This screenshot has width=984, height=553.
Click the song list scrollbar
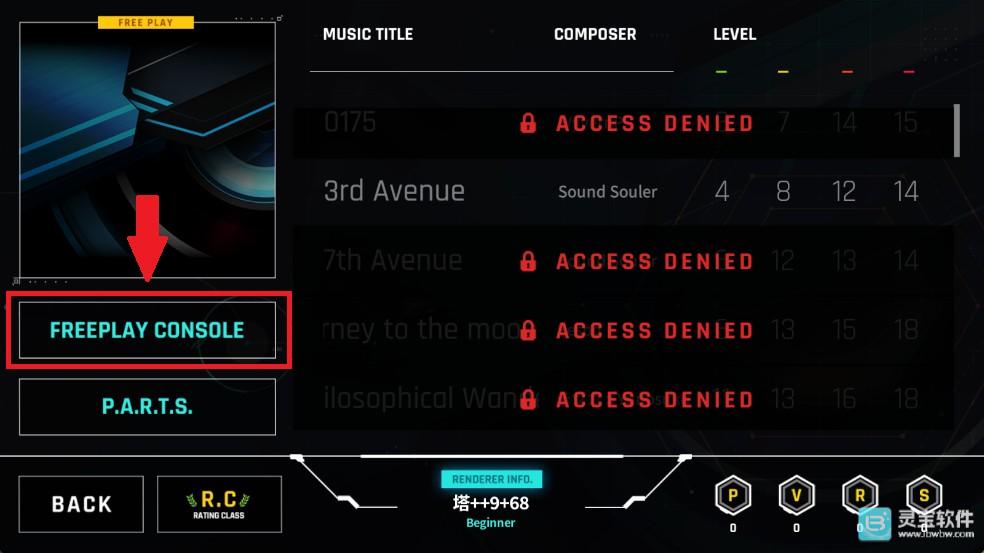[957, 130]
